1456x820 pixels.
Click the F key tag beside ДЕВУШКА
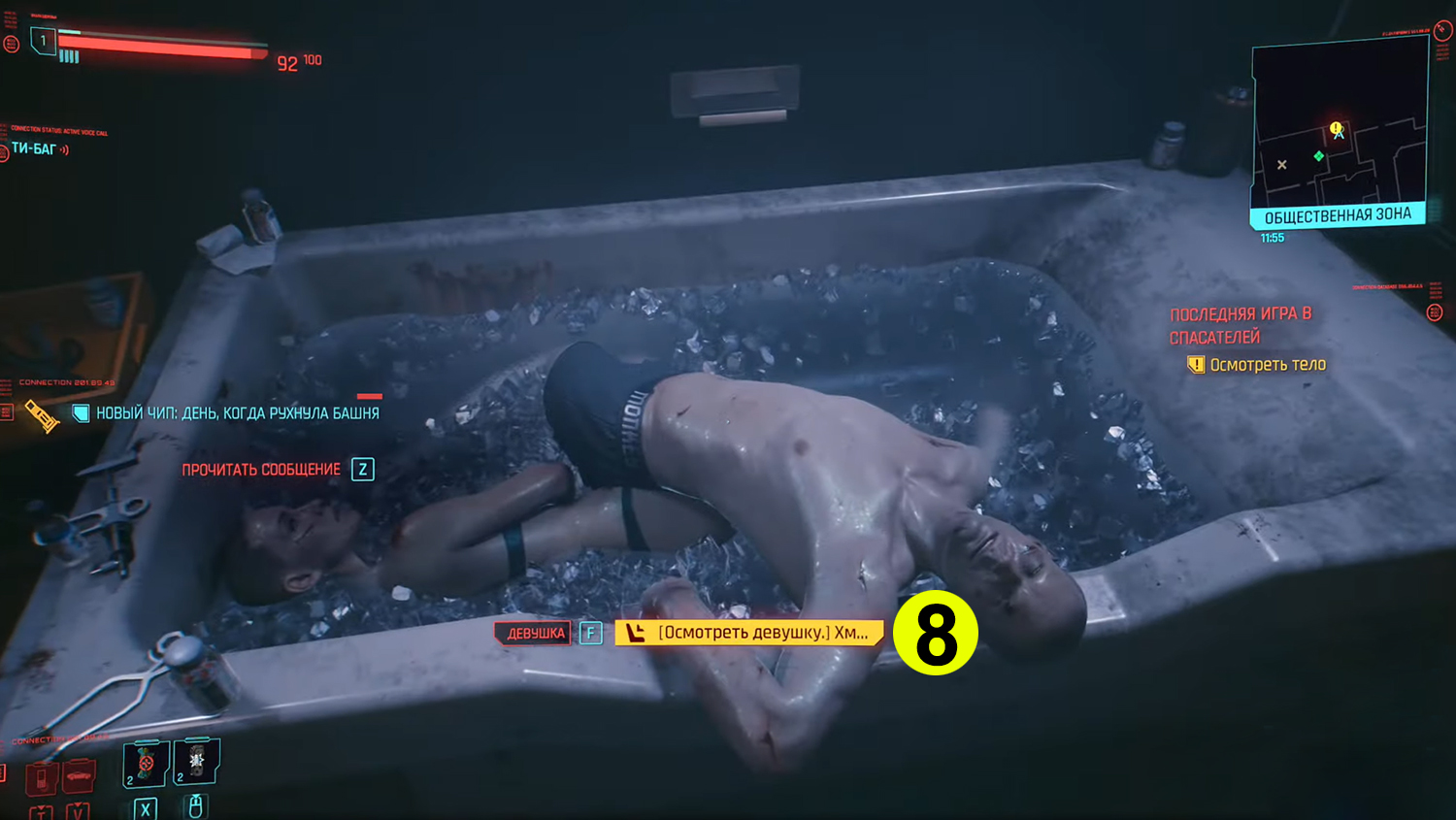(x=588, y=633)
